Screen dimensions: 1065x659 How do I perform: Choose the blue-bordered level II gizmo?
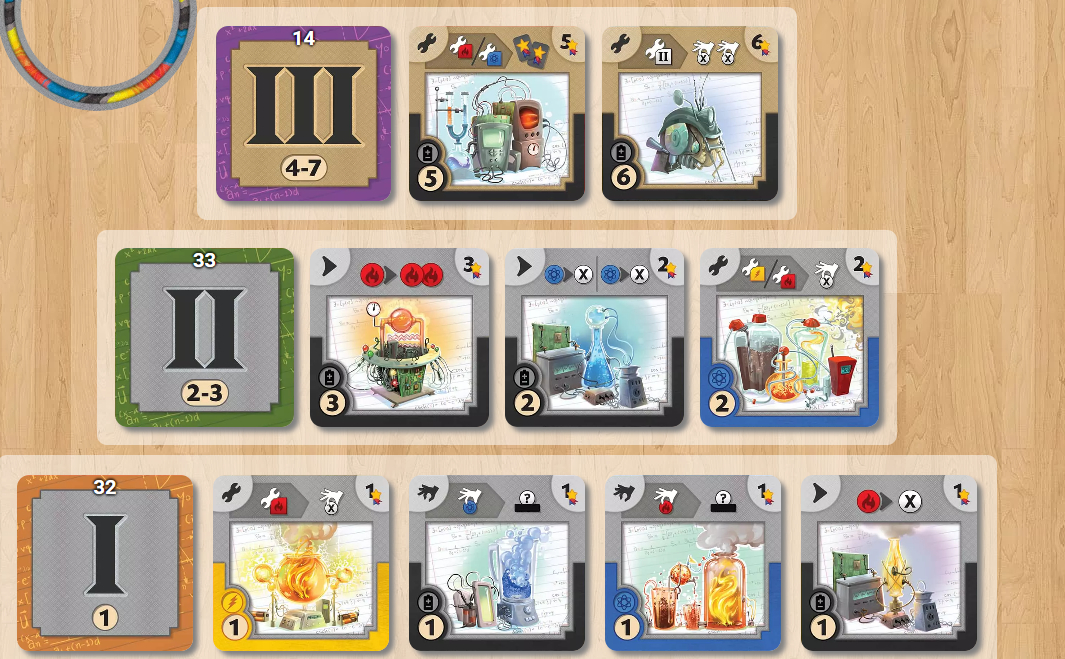click(789, 338)
